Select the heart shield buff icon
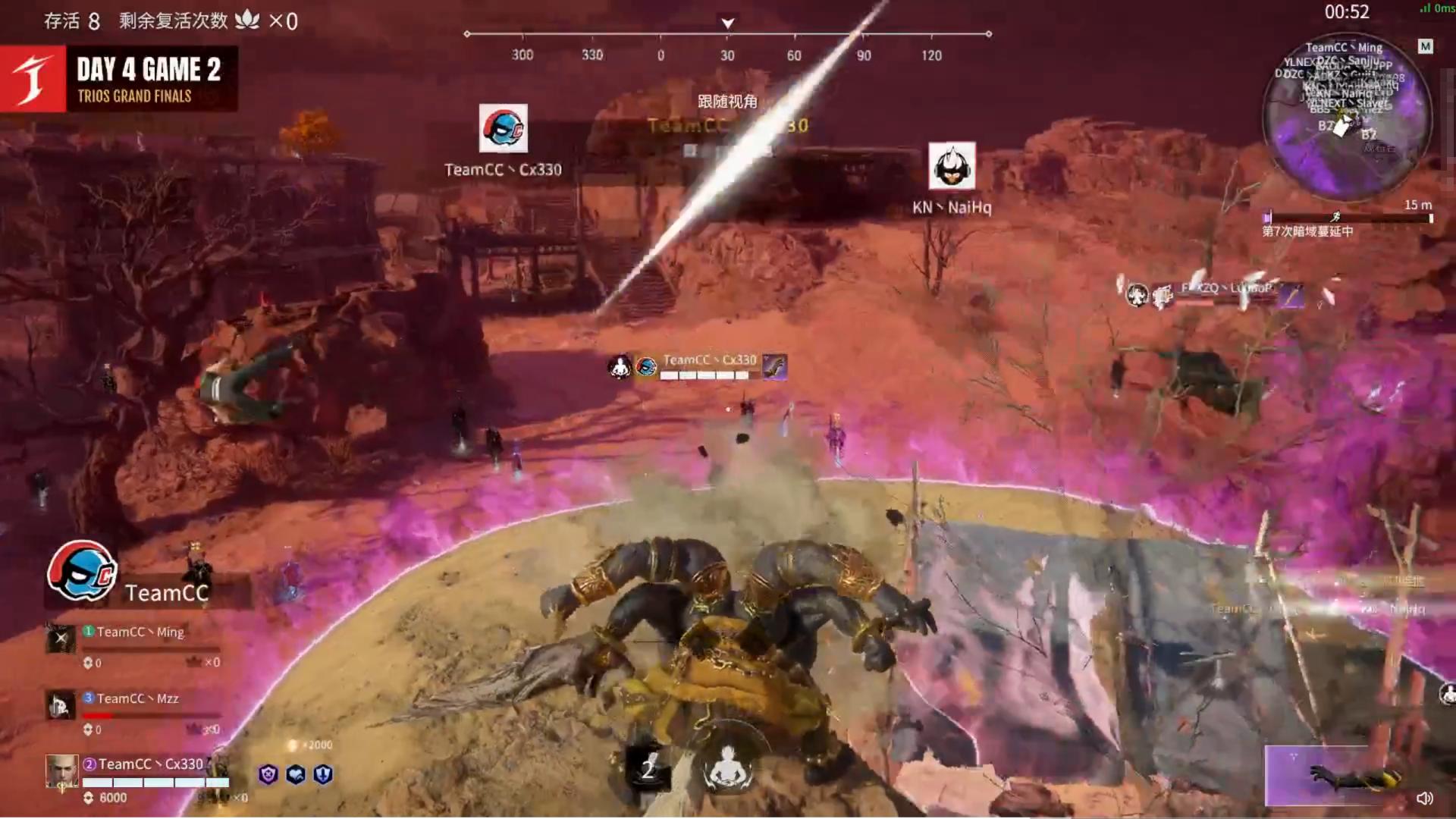The width and height of the screenshot is (1456, 819). click(296, 774)
